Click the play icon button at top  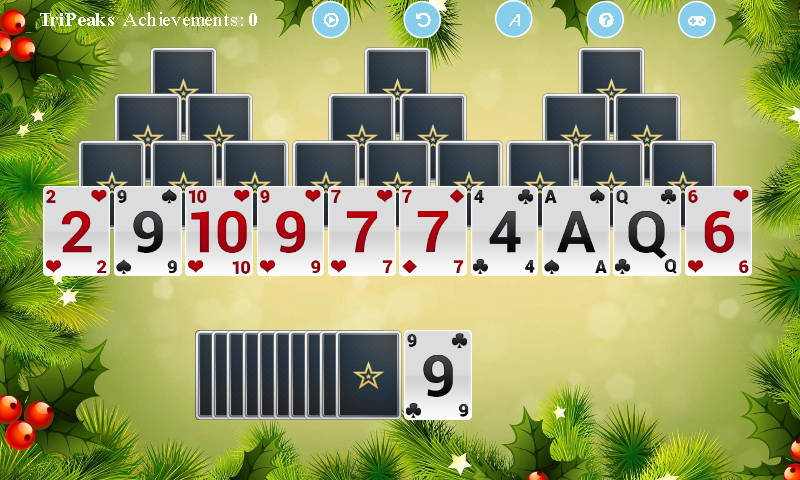click(331, 19)
